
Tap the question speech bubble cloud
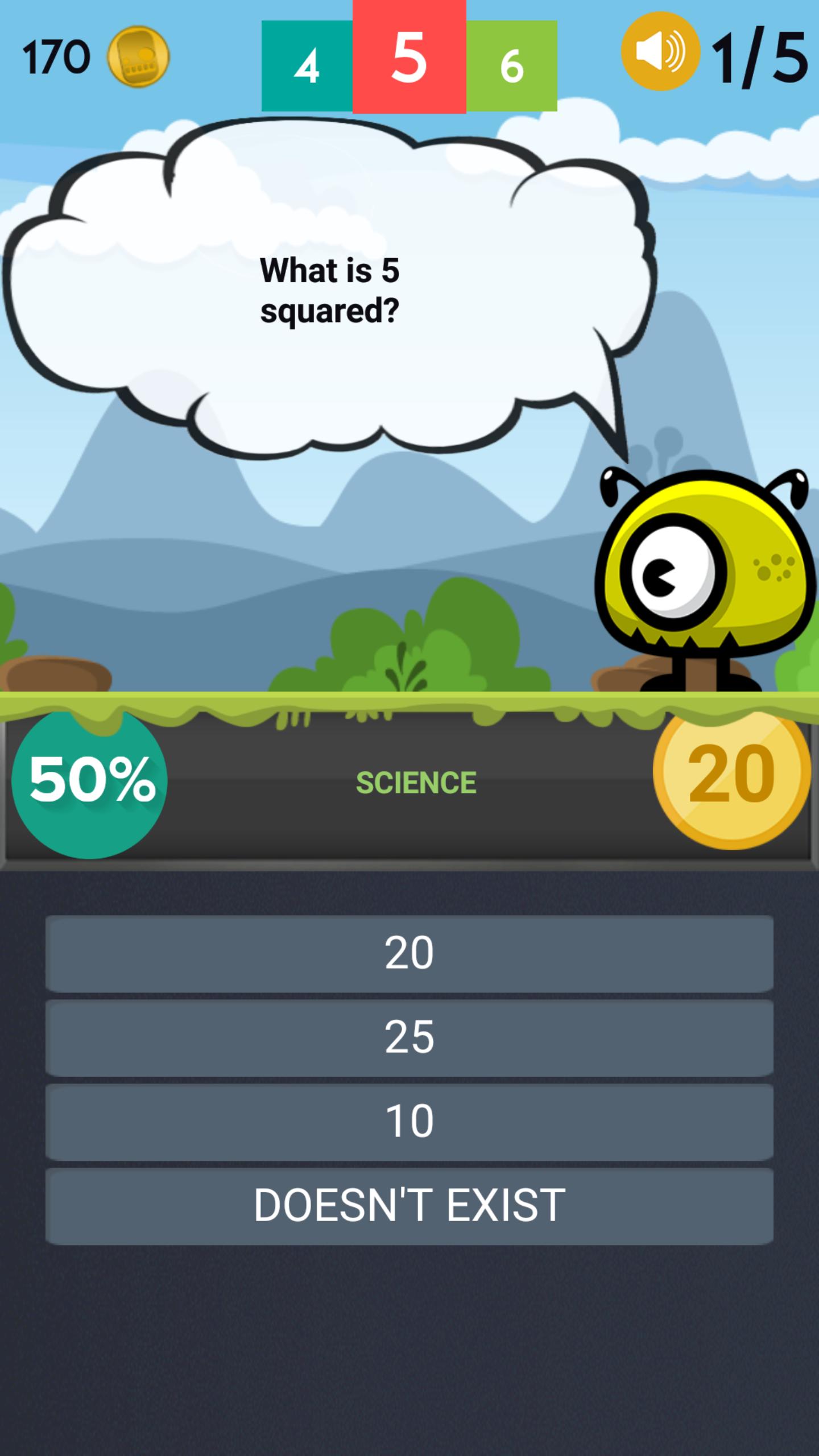point(330,284)
